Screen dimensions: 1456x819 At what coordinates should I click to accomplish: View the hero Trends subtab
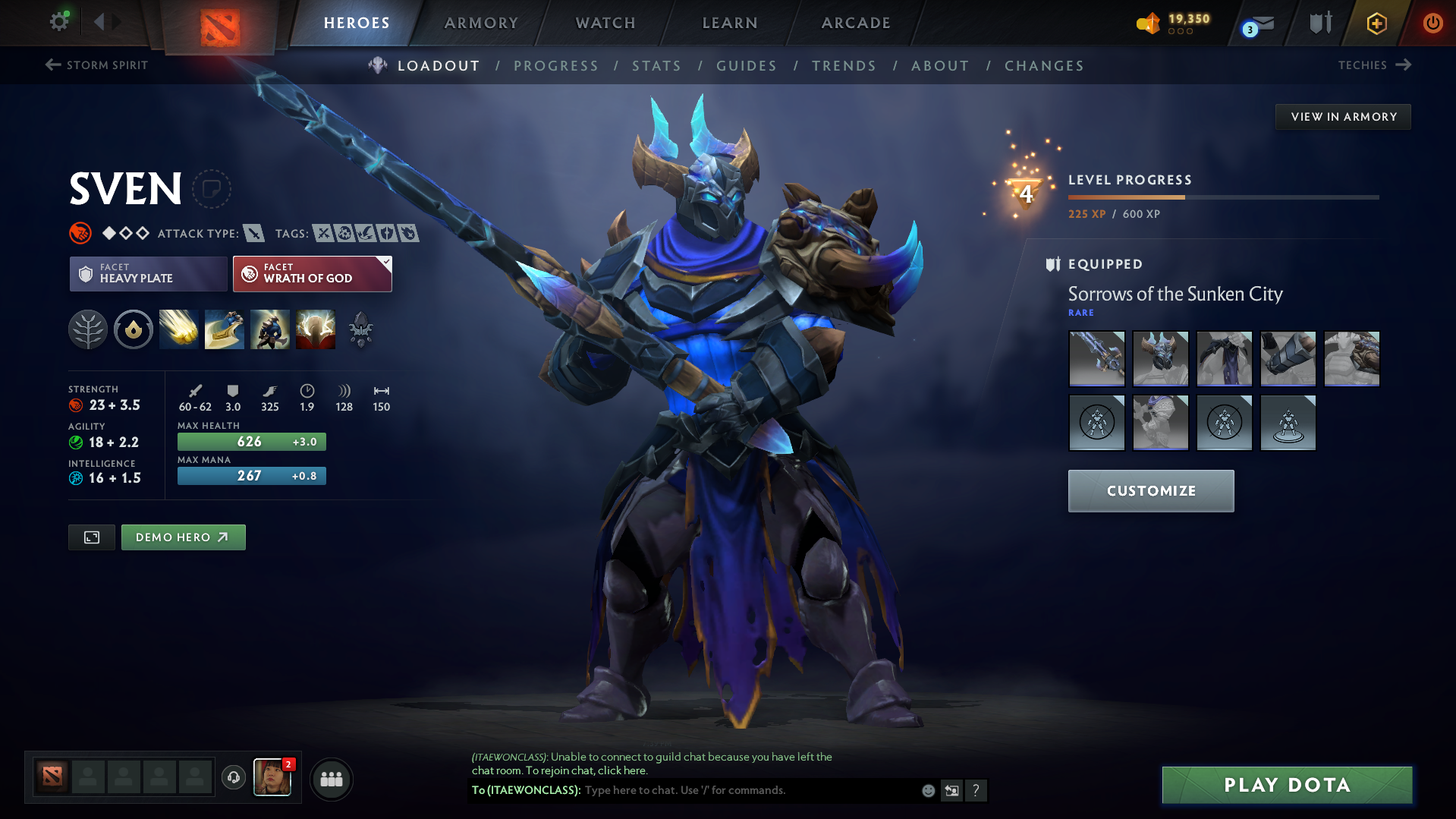[x=844, y=66]
